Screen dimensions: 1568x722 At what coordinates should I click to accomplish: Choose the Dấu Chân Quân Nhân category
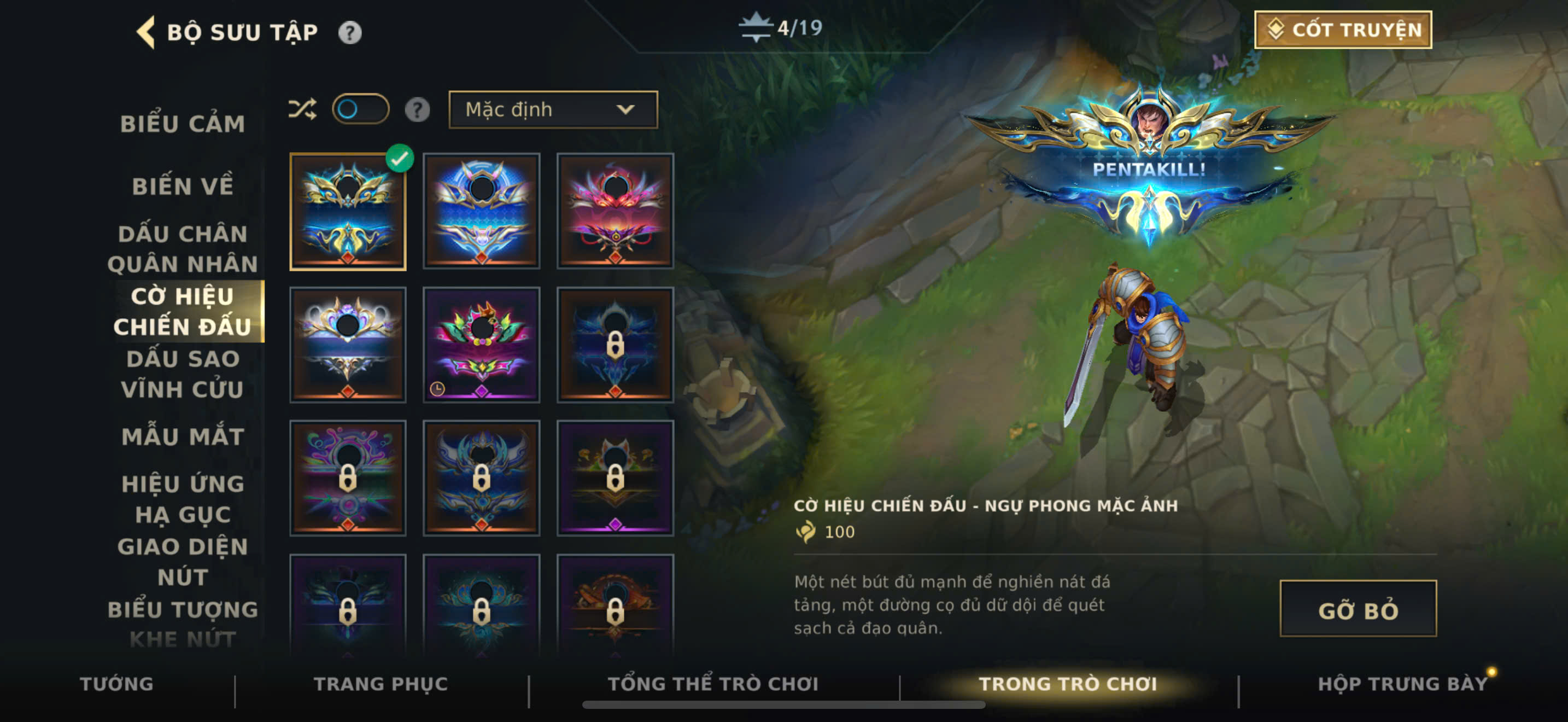(x=183, y=249)
